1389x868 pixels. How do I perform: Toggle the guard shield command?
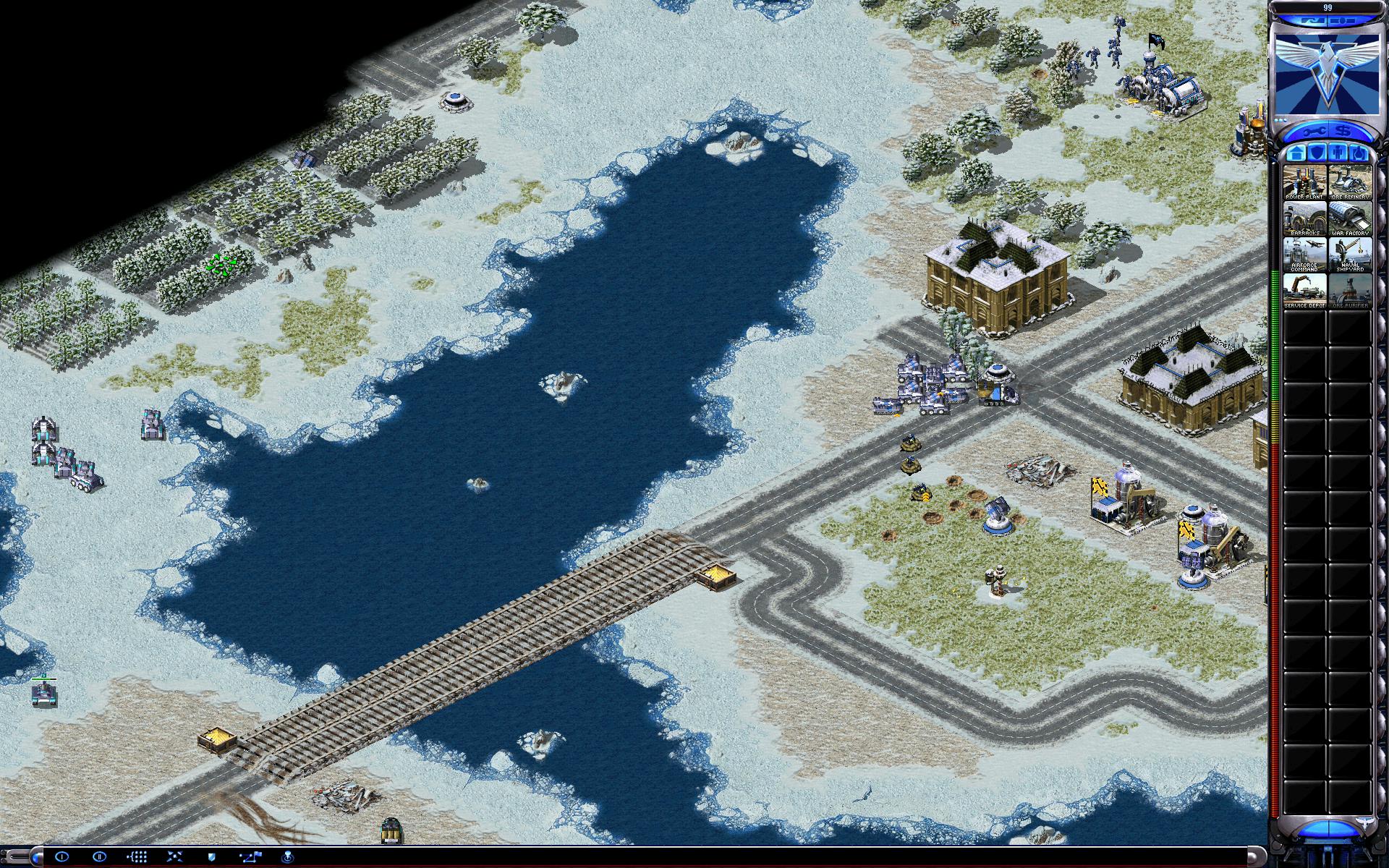tap(212, 857)
